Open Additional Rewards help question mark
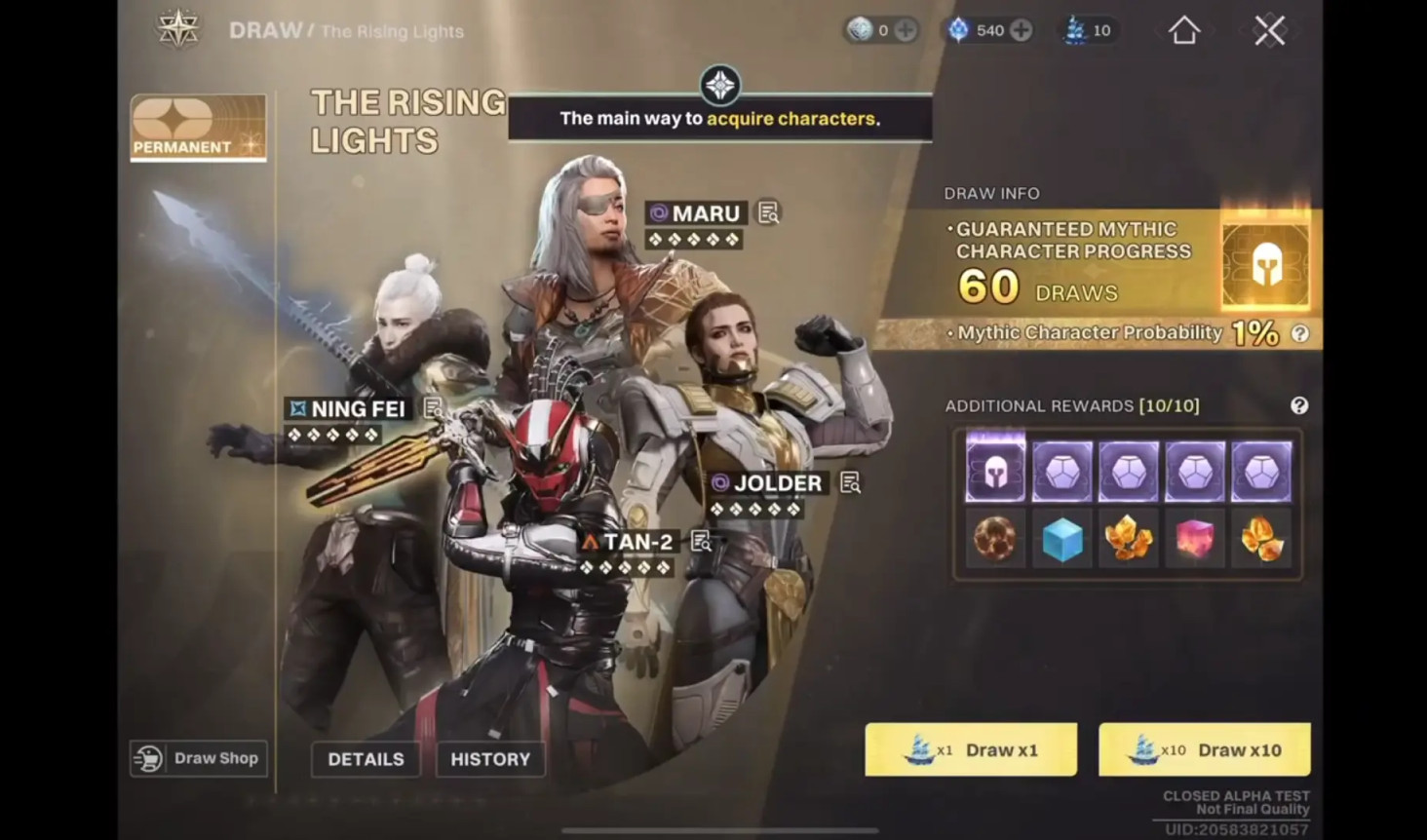Viewport: 1427px width, 840px height. click(x=1298, y=405)
